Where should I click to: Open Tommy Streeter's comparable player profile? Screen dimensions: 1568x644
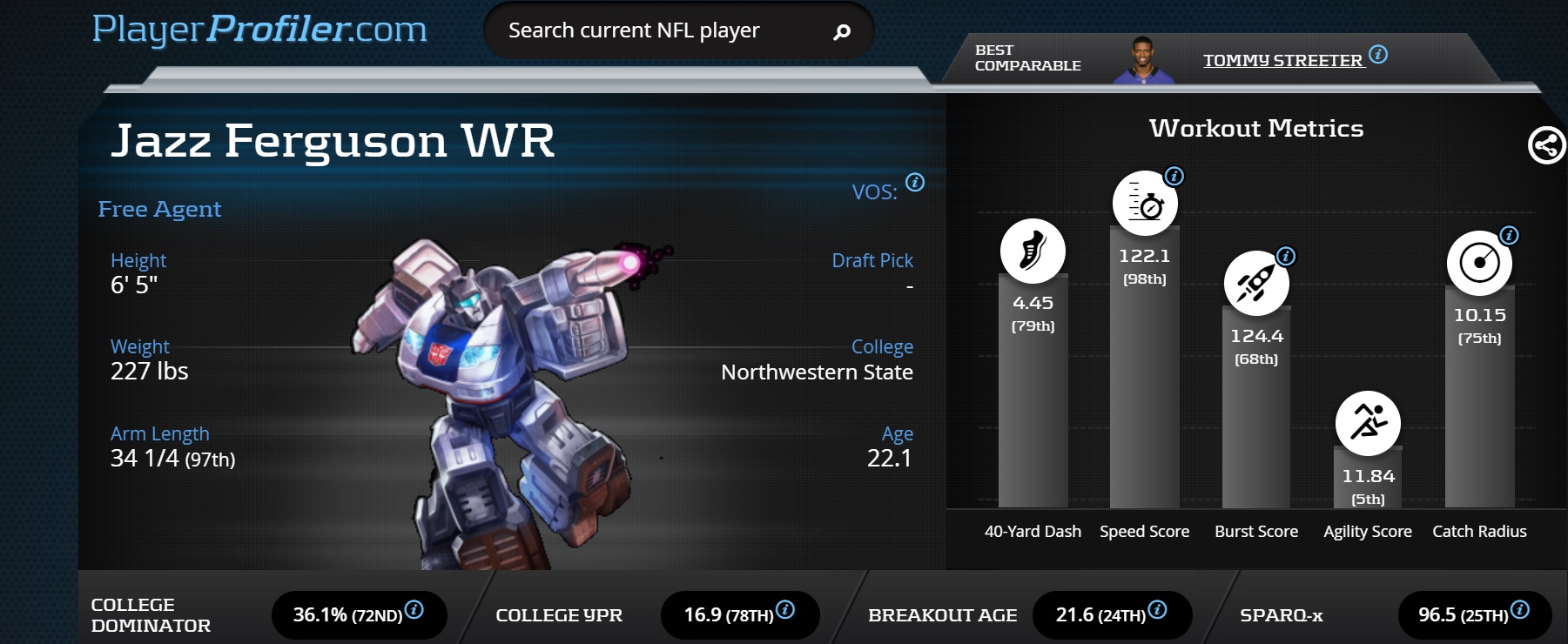pyautogui.click(x=1282, y=60)
